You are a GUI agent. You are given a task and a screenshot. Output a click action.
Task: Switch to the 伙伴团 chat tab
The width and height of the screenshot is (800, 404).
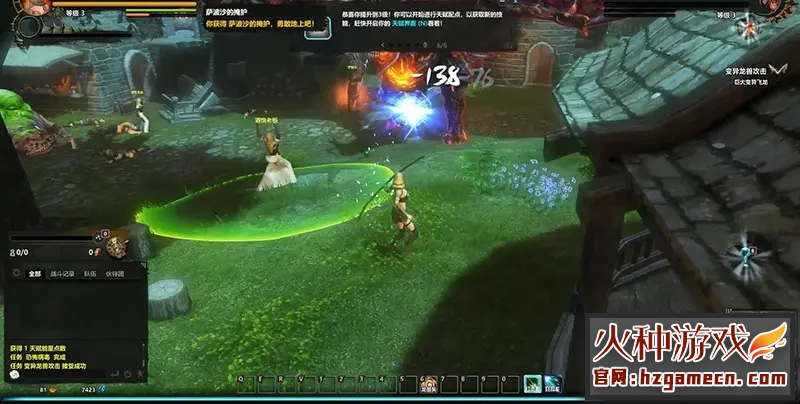coord(116,273)
